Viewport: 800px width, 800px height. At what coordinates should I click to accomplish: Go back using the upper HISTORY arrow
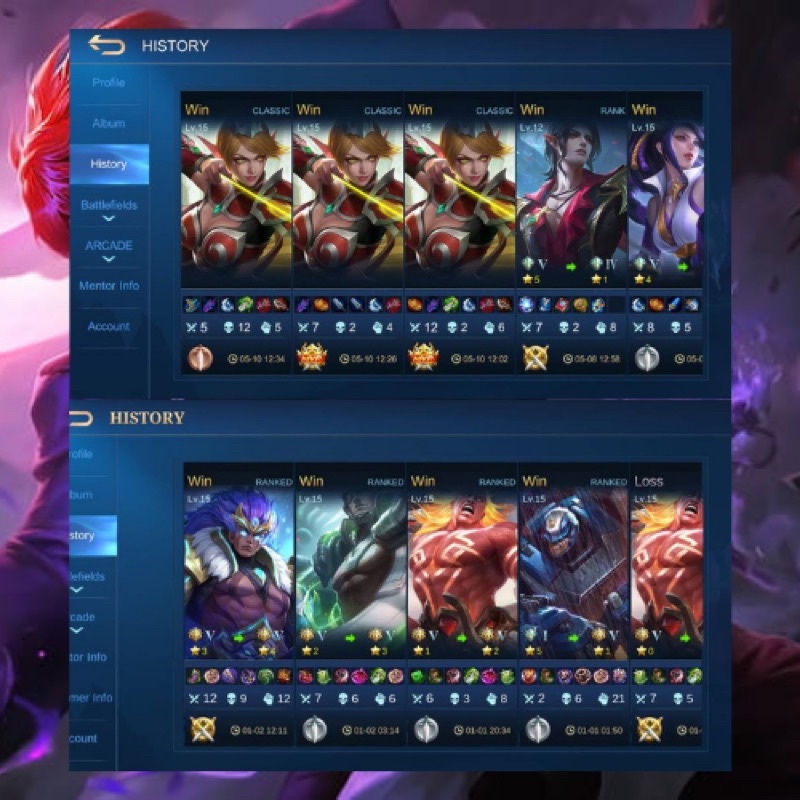(107, 45)
